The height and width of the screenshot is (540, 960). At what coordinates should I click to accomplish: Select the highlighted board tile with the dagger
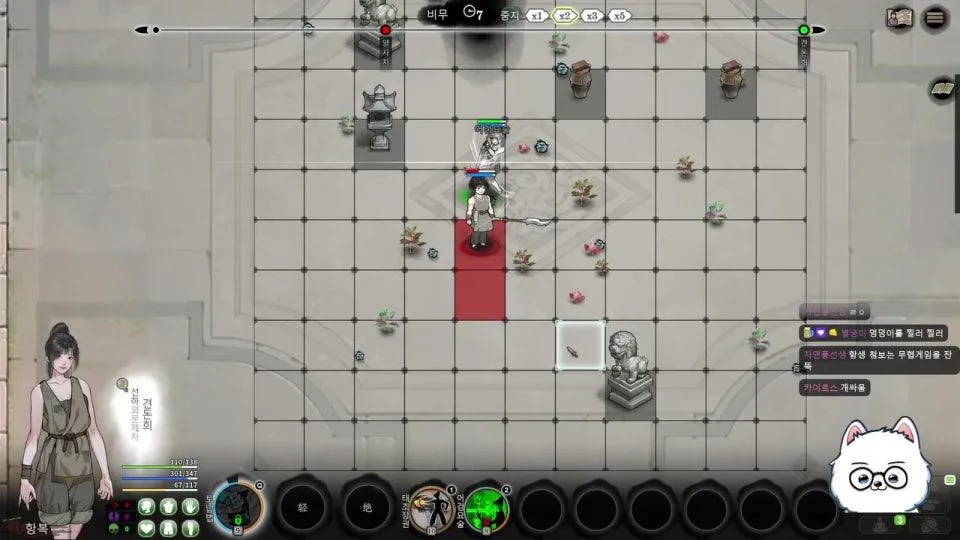point(580,346)
